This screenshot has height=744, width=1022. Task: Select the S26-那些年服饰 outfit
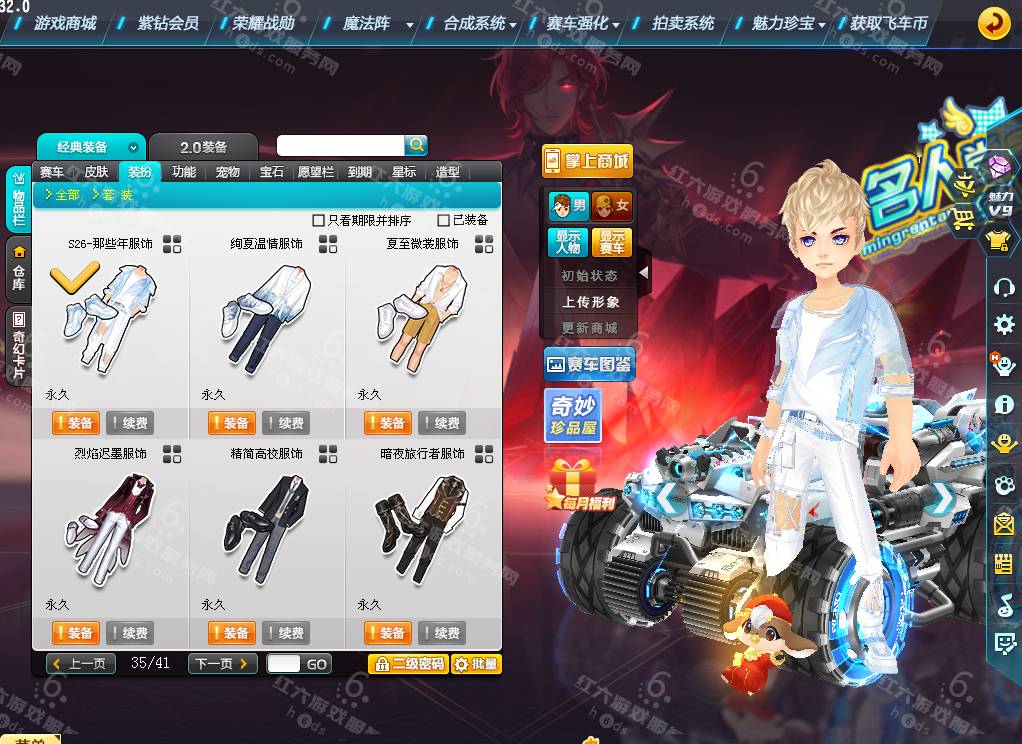[x=110, y=310]
